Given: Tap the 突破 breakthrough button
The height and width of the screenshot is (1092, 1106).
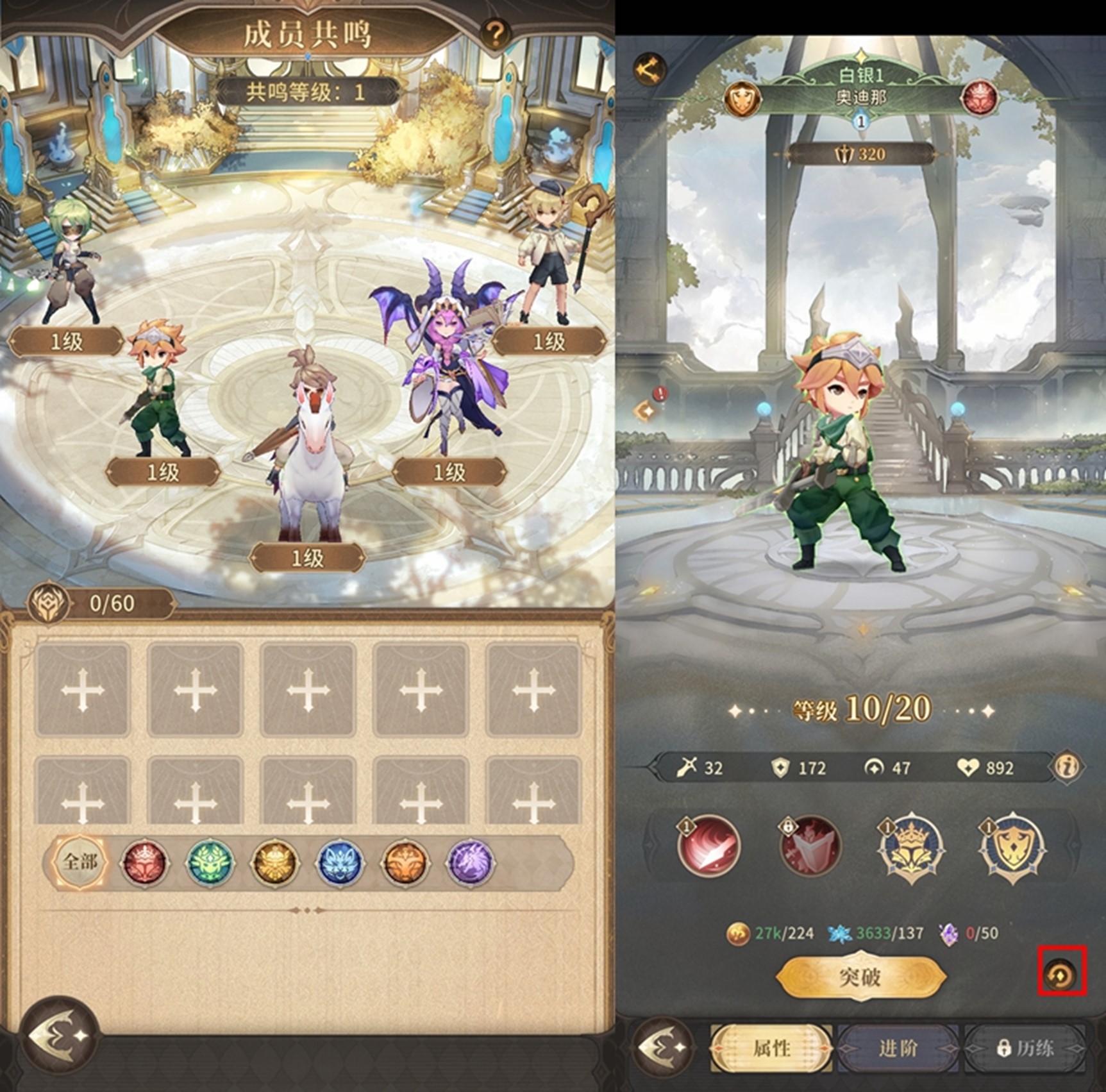Looking at the screenshot, I should pyautogui.click(x=860, y=977).
